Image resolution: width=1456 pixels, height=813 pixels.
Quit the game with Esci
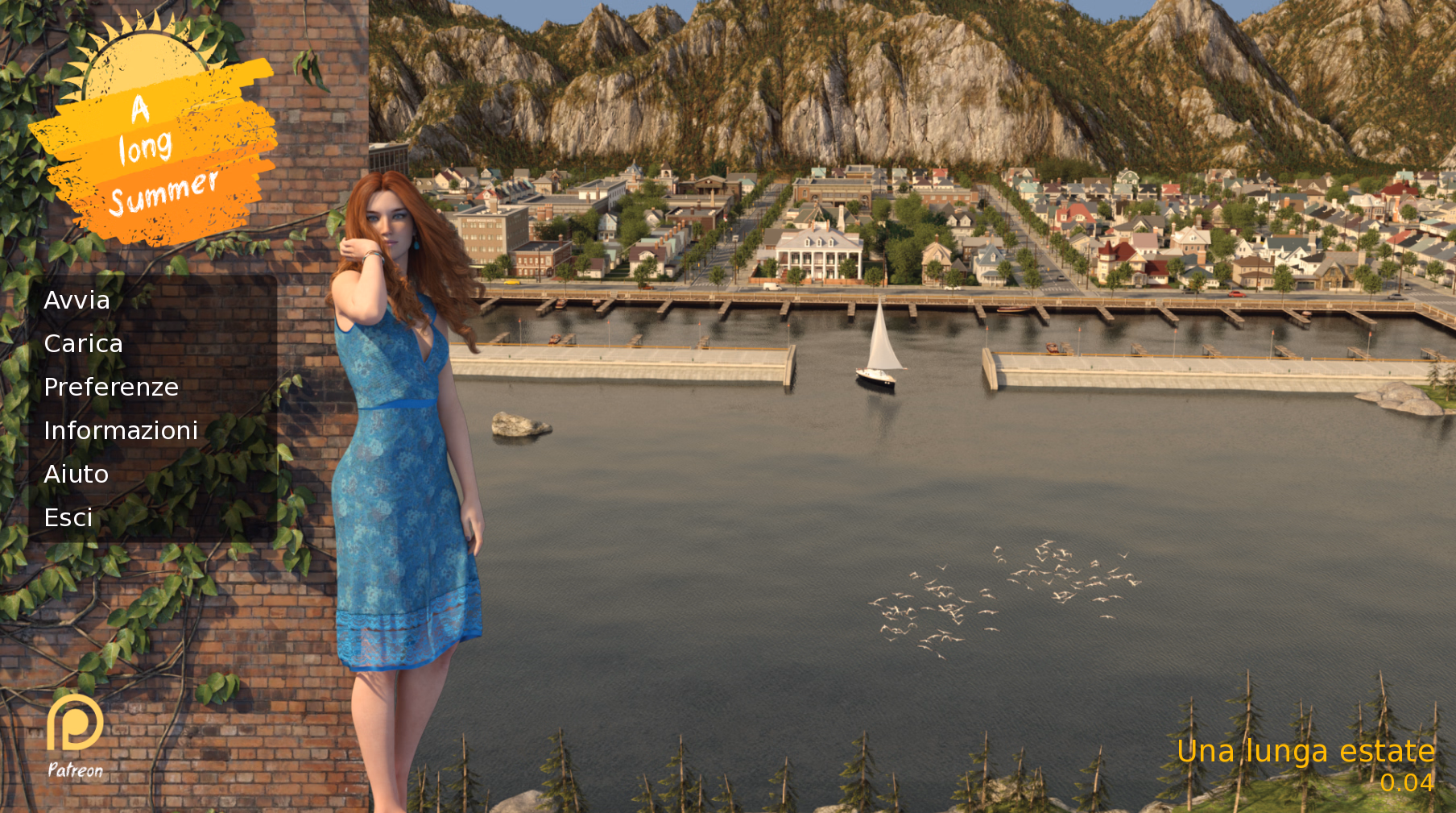point(68,518)
